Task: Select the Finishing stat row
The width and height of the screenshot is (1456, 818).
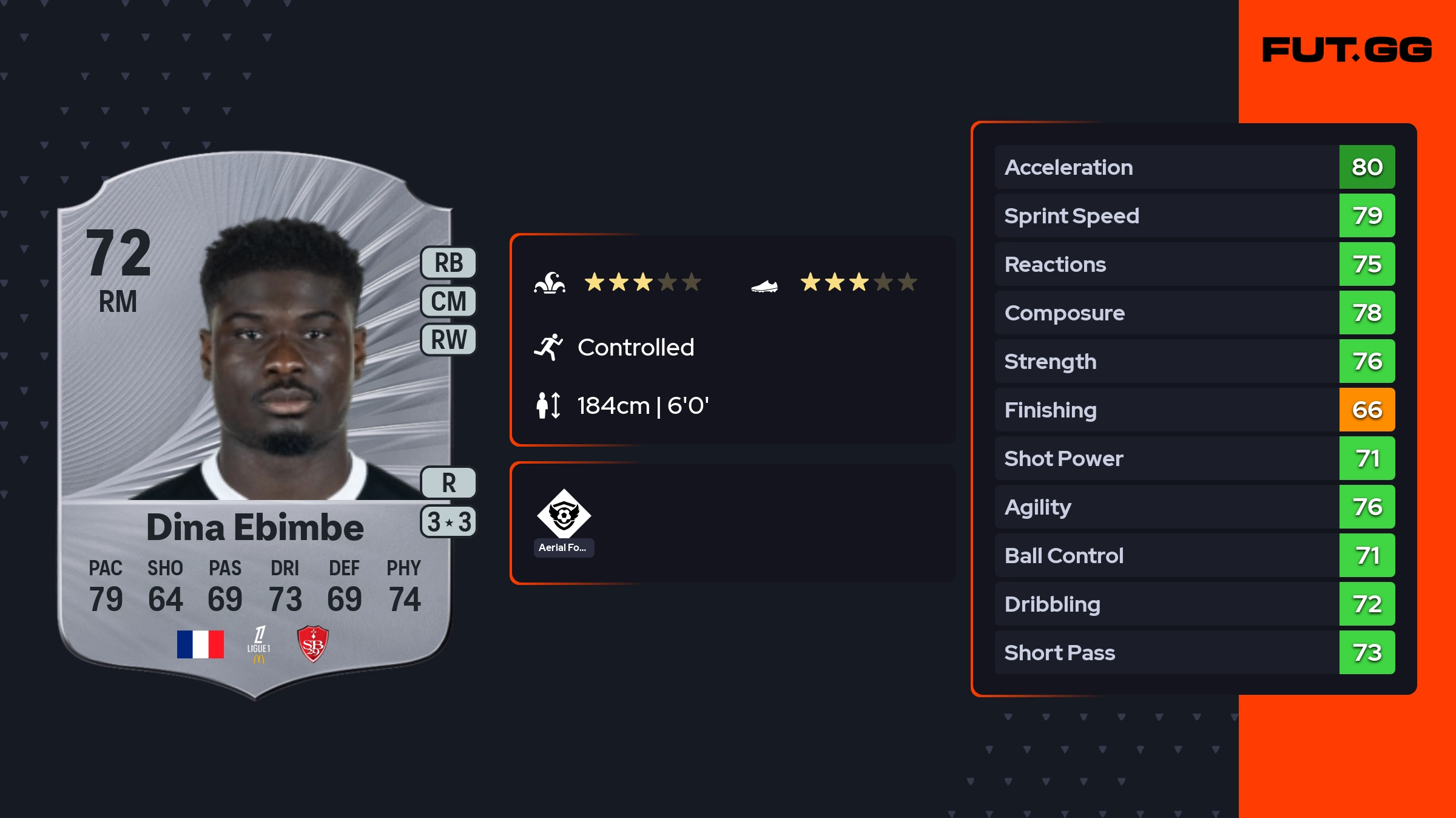Action: [x=1195, y=410]
